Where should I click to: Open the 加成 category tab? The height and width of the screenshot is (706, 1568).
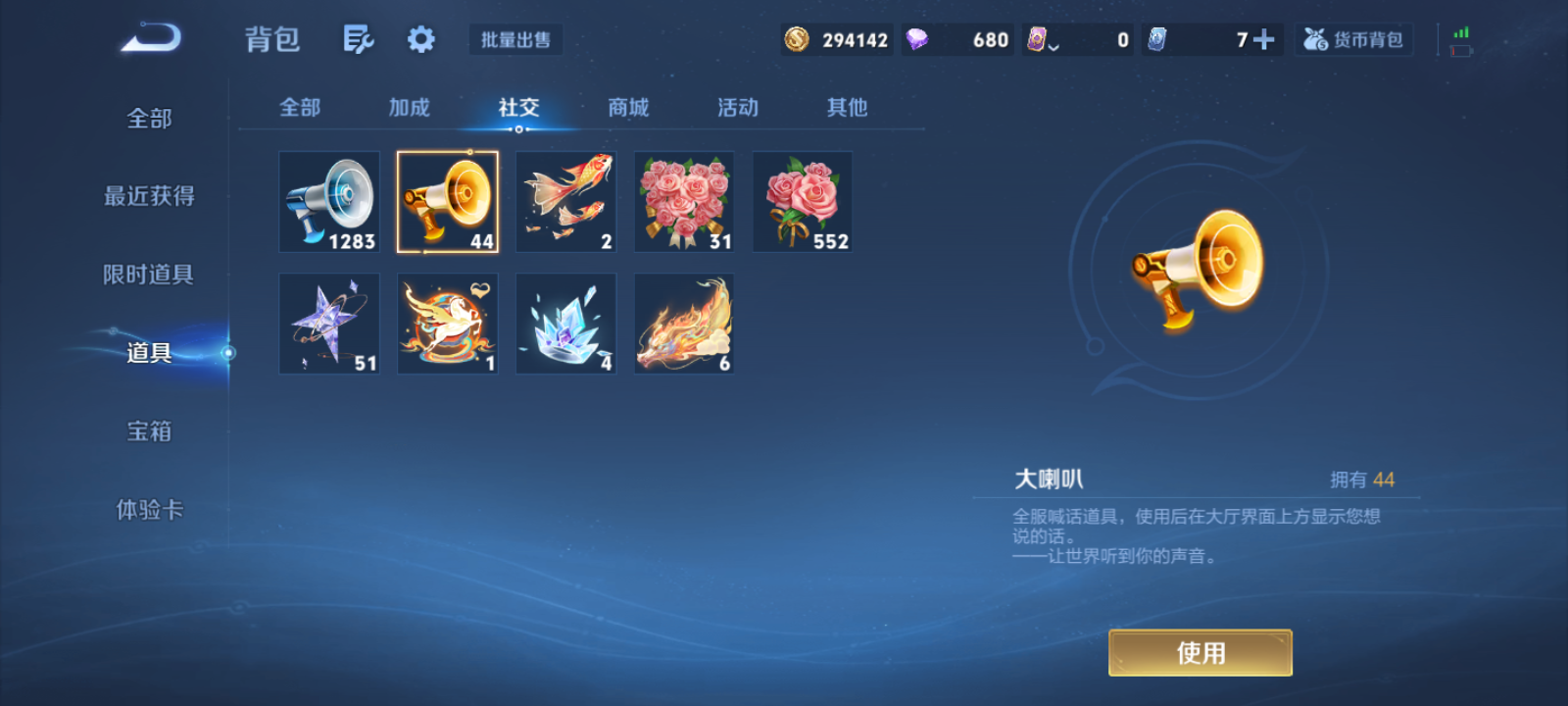click(409, 108)
